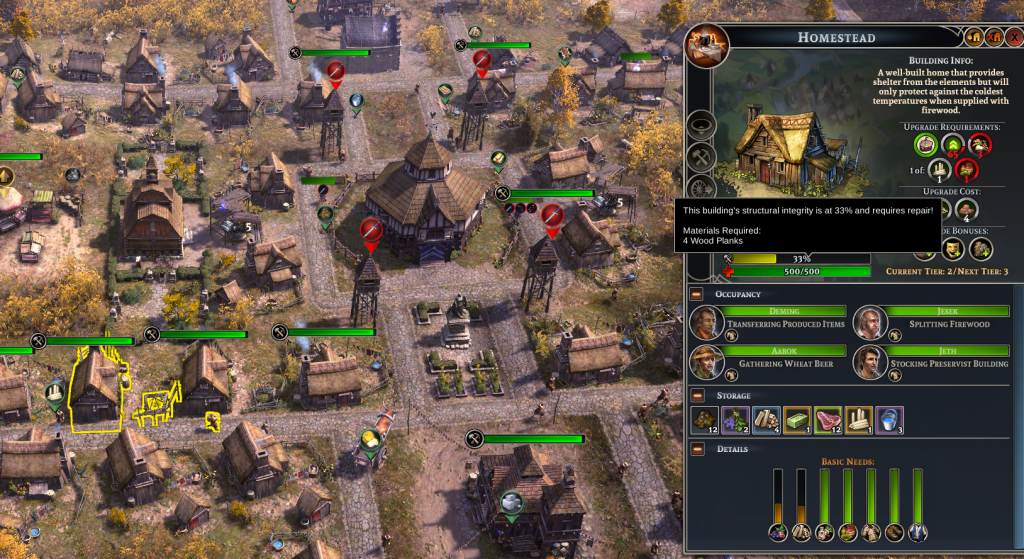Select villager Deming's portrait
Image resolution: width=1024 pixels, height=559 pixels.
click(x=706, y=322)
